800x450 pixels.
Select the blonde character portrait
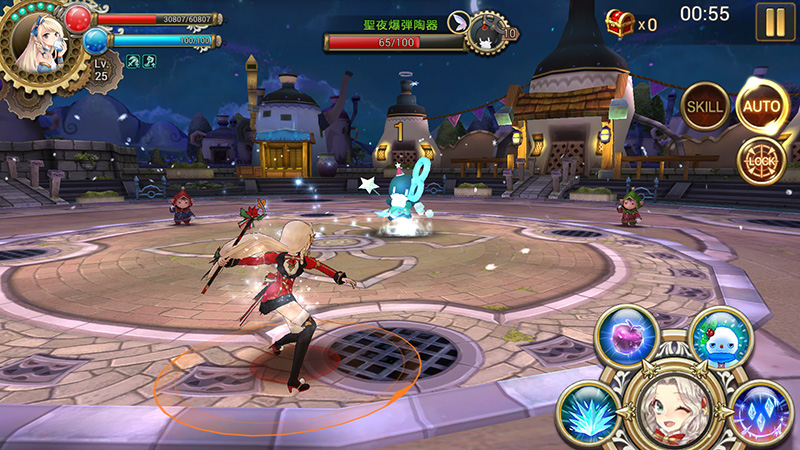point(38,42)
